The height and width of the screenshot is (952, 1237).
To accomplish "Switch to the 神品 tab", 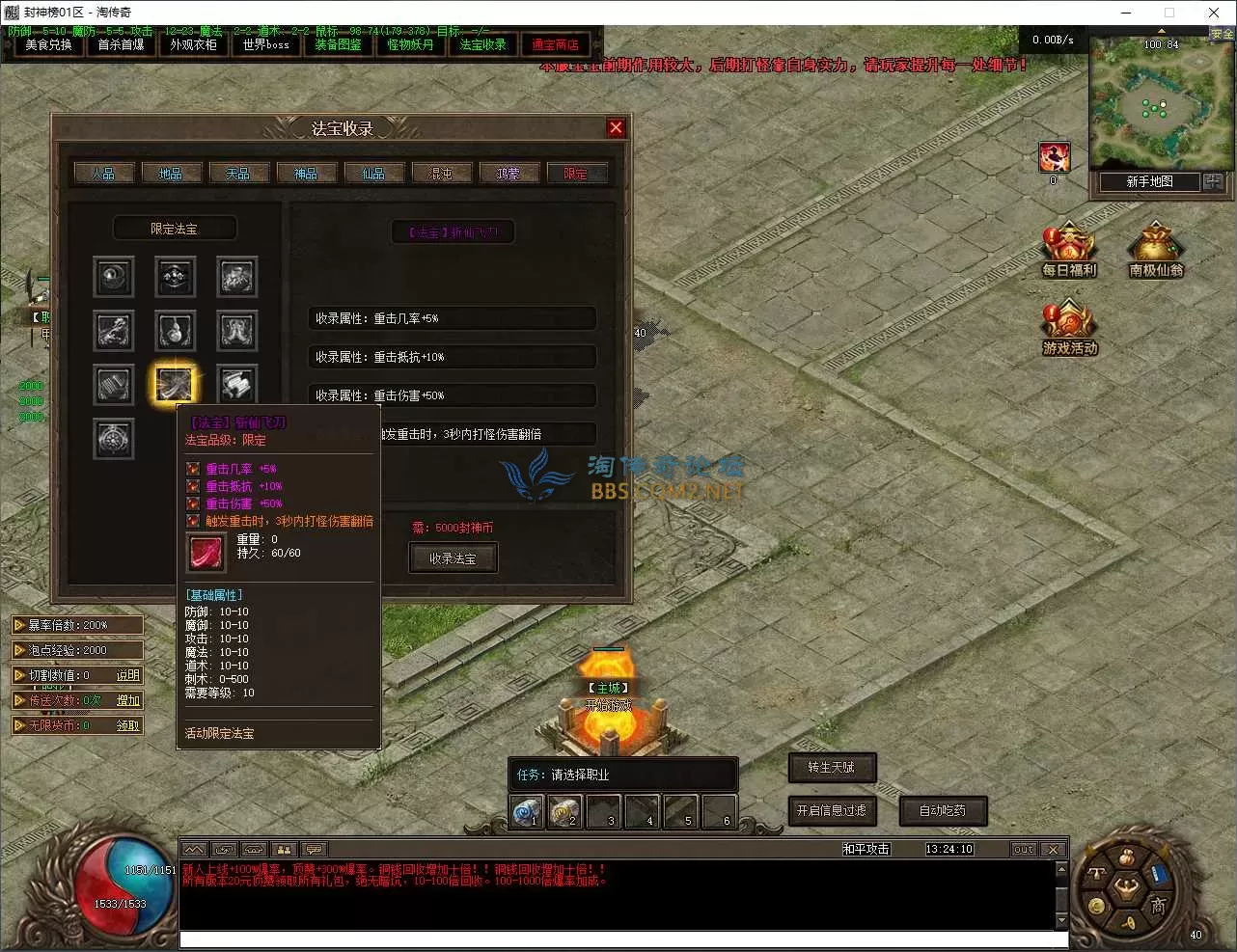I will [307, 172].
